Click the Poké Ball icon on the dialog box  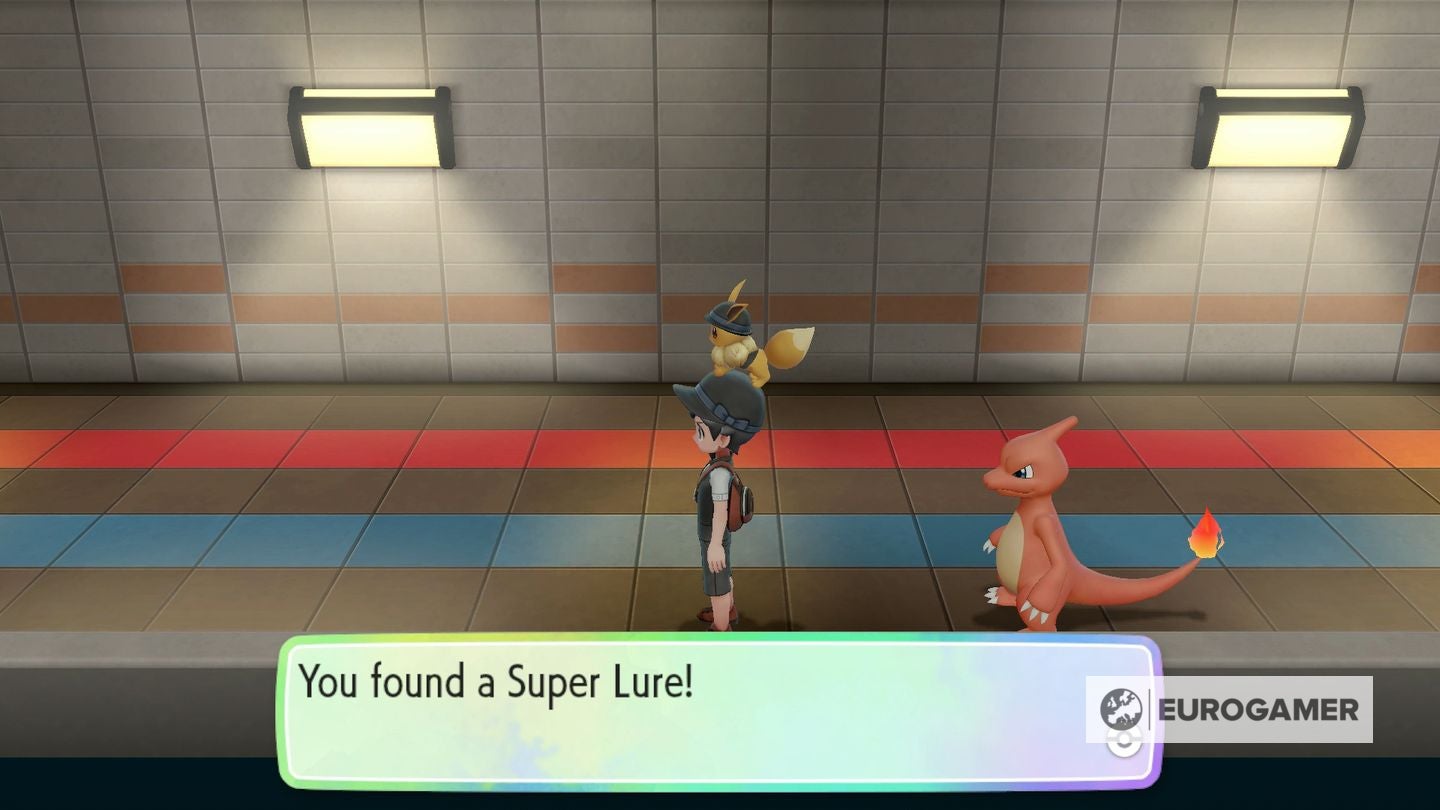coord(1122,742)
